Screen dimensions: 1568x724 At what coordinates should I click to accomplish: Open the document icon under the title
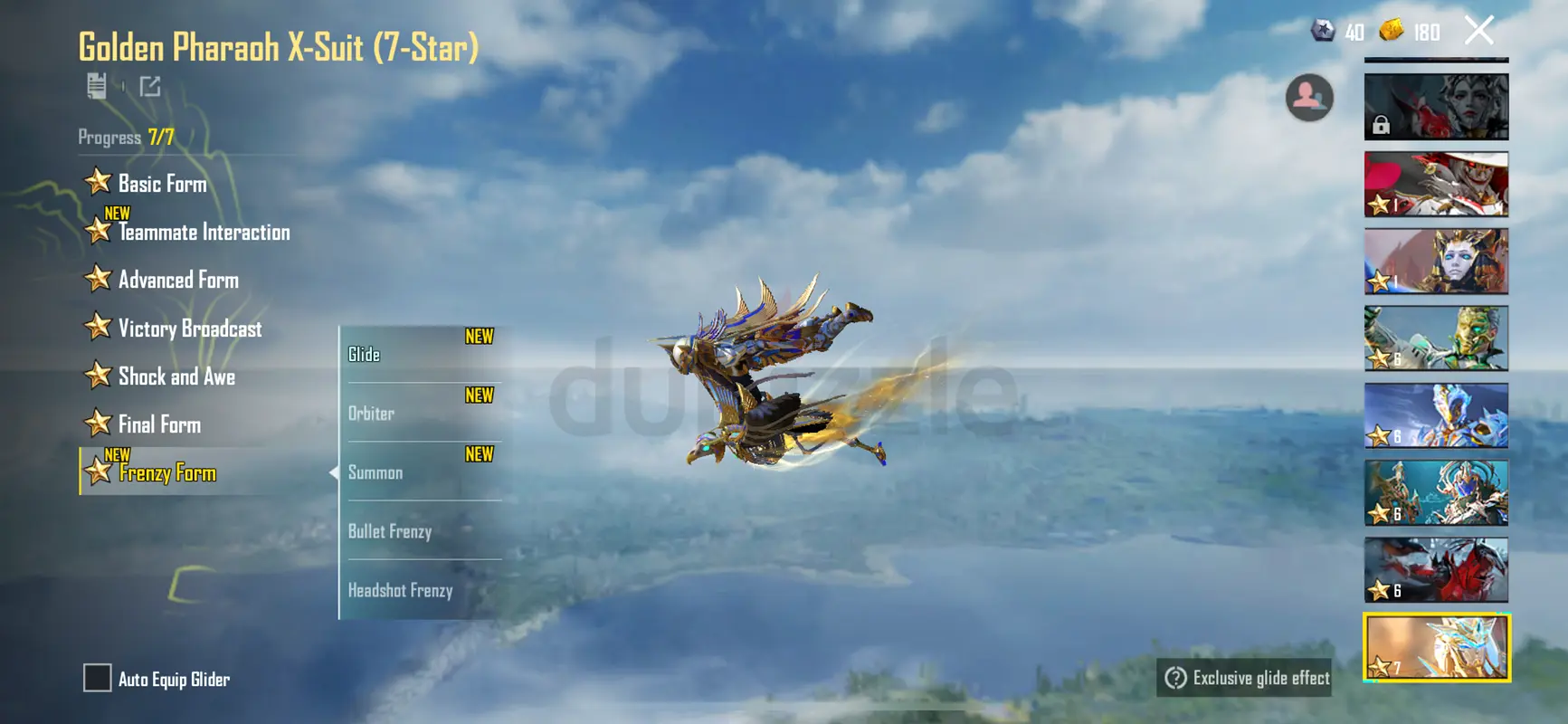97,86
